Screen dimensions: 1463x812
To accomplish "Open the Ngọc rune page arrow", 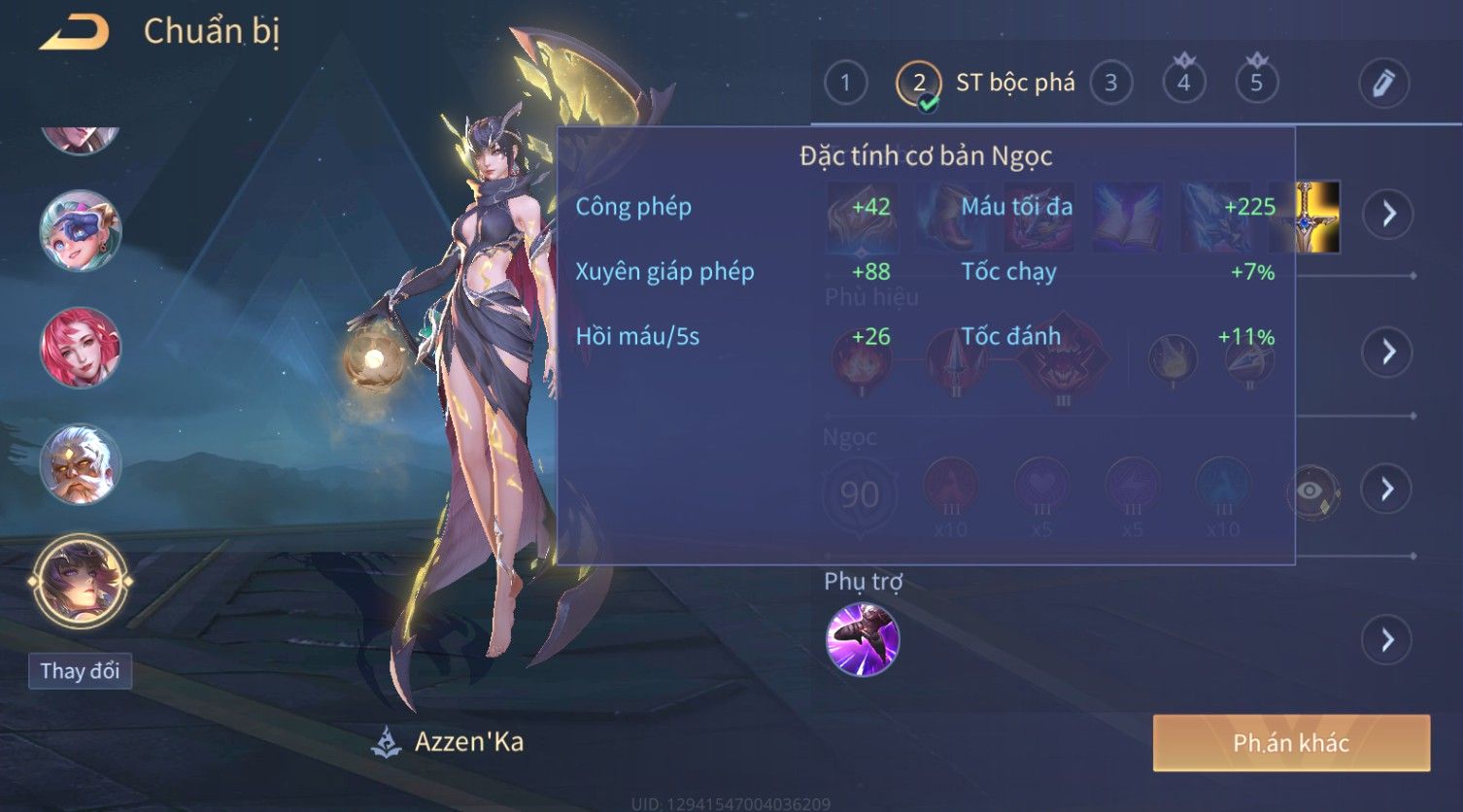I will point(1388,489).
